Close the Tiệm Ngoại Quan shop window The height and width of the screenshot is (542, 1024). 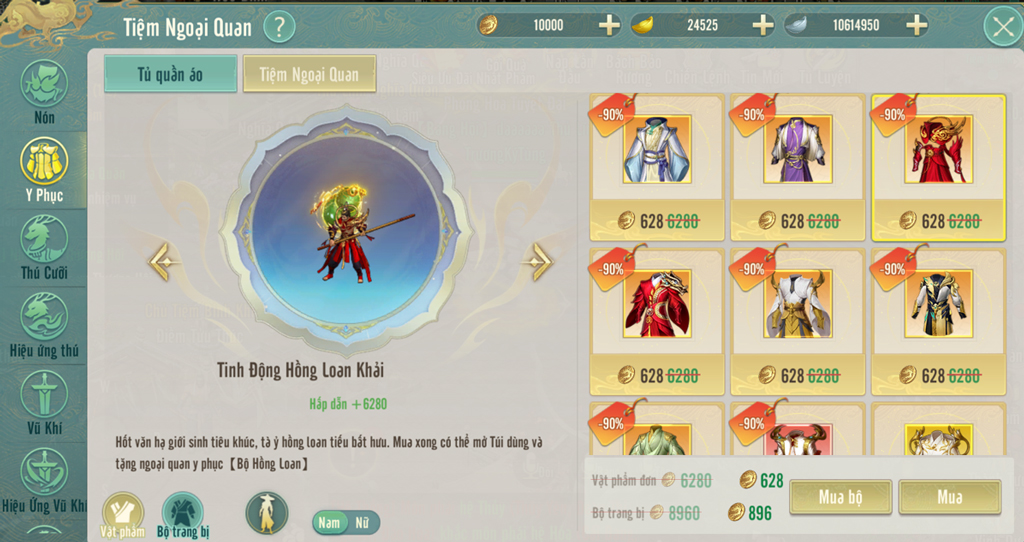pos(1002,26)
